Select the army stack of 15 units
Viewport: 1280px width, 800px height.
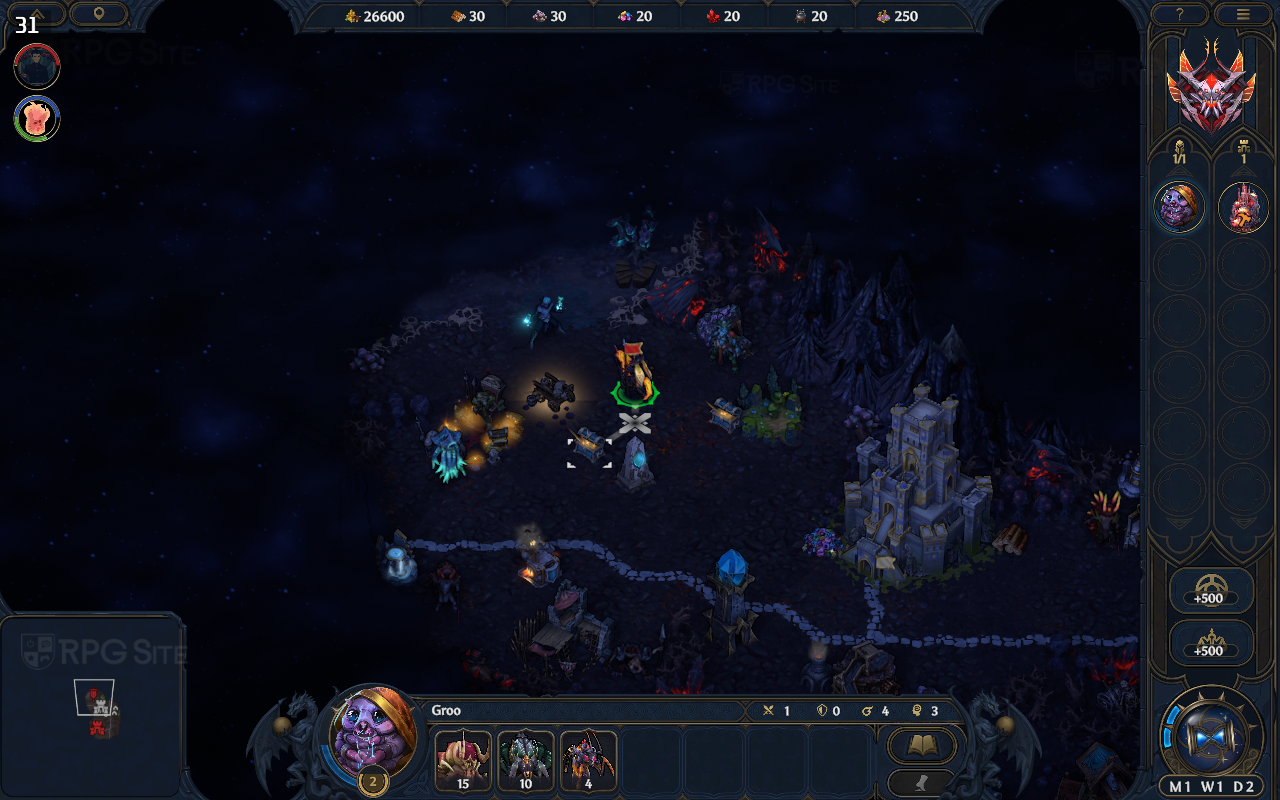click(x=463, y=760)
